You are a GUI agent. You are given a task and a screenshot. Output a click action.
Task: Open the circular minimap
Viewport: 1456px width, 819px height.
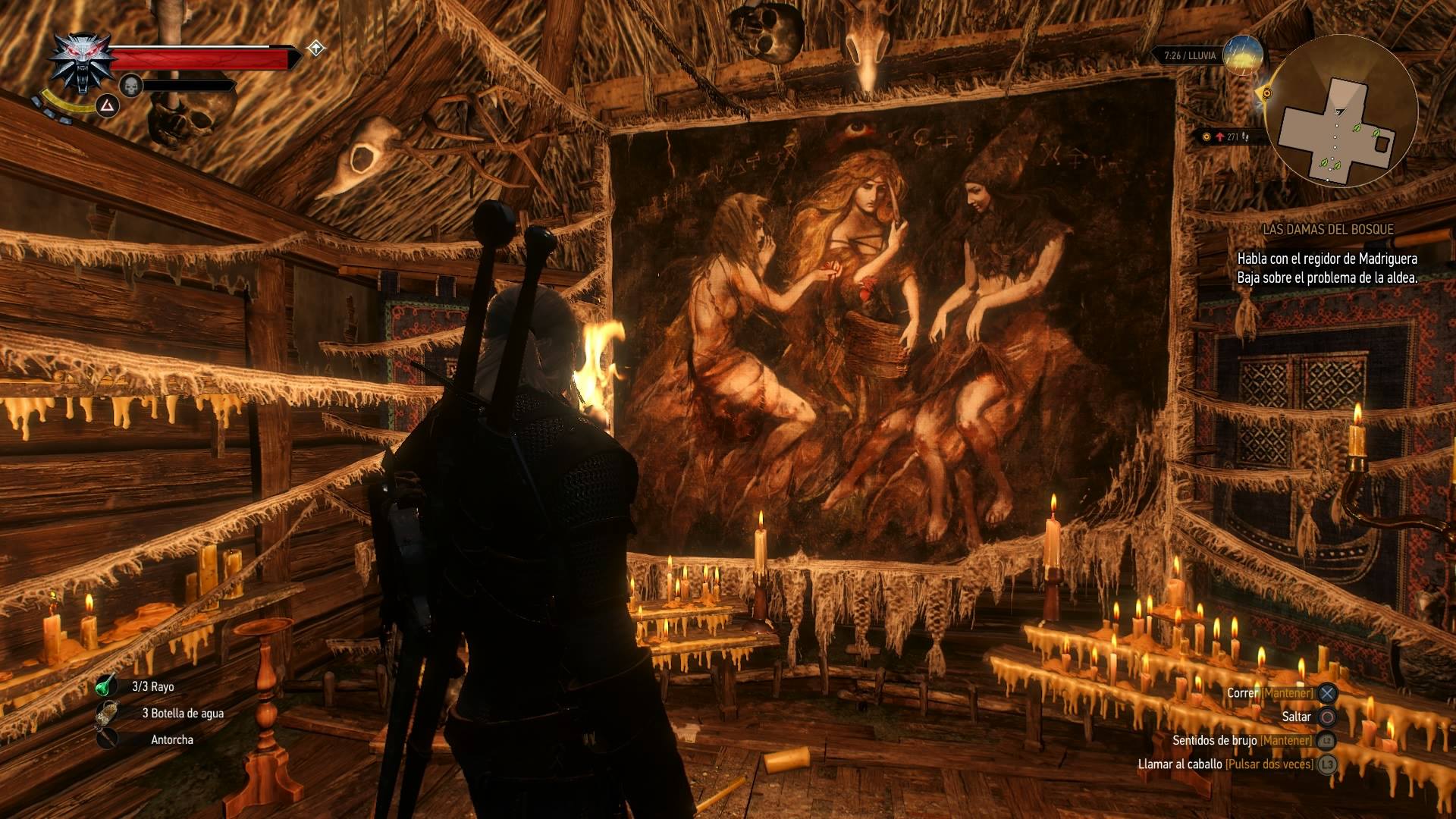[x=1341, y=112]
